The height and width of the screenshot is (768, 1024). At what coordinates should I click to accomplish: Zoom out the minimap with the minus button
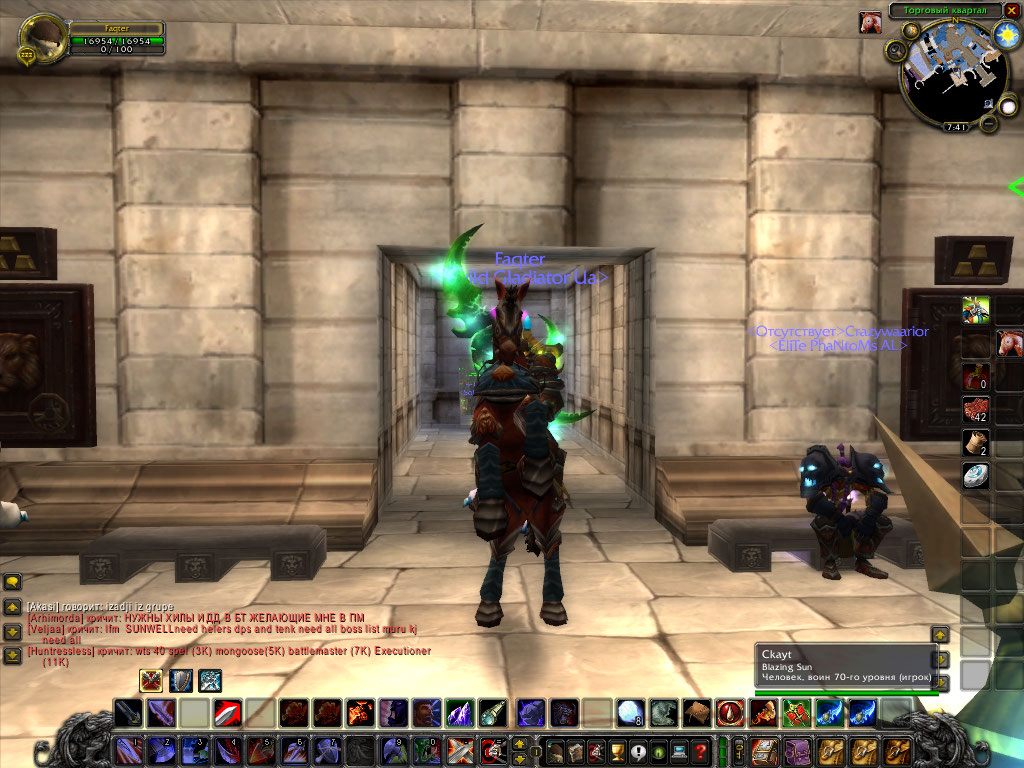(x=989, y=123)
